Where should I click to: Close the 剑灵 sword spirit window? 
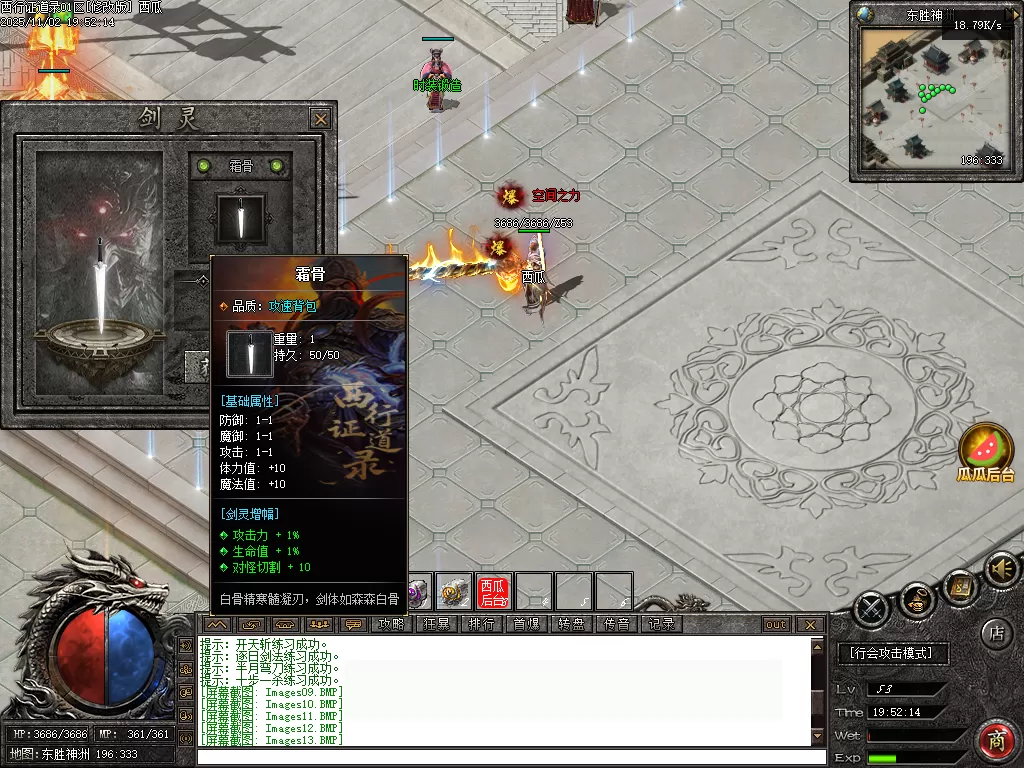(x=320, y=119)
